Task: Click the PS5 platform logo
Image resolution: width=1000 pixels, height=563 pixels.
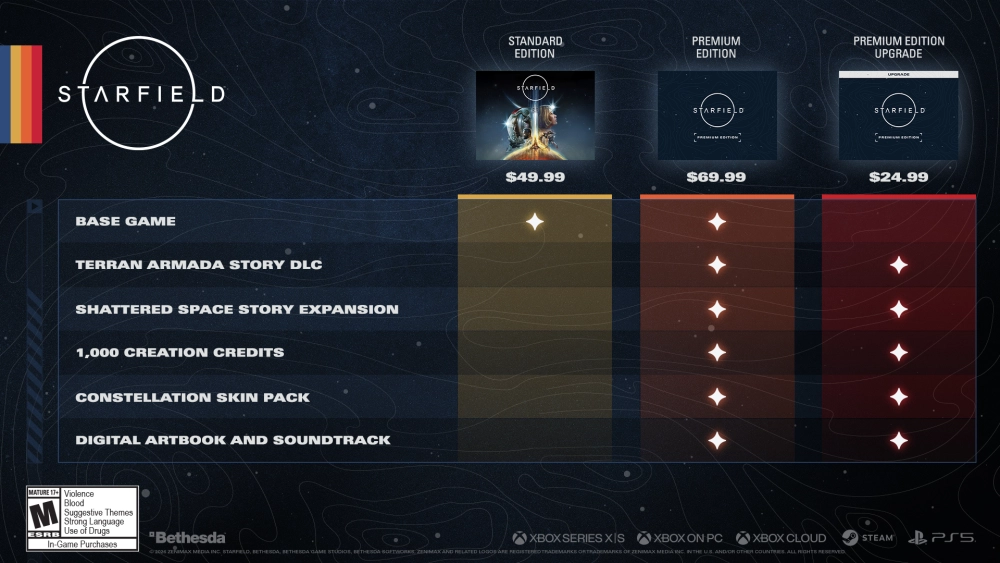Action: (x=941, y=538)
